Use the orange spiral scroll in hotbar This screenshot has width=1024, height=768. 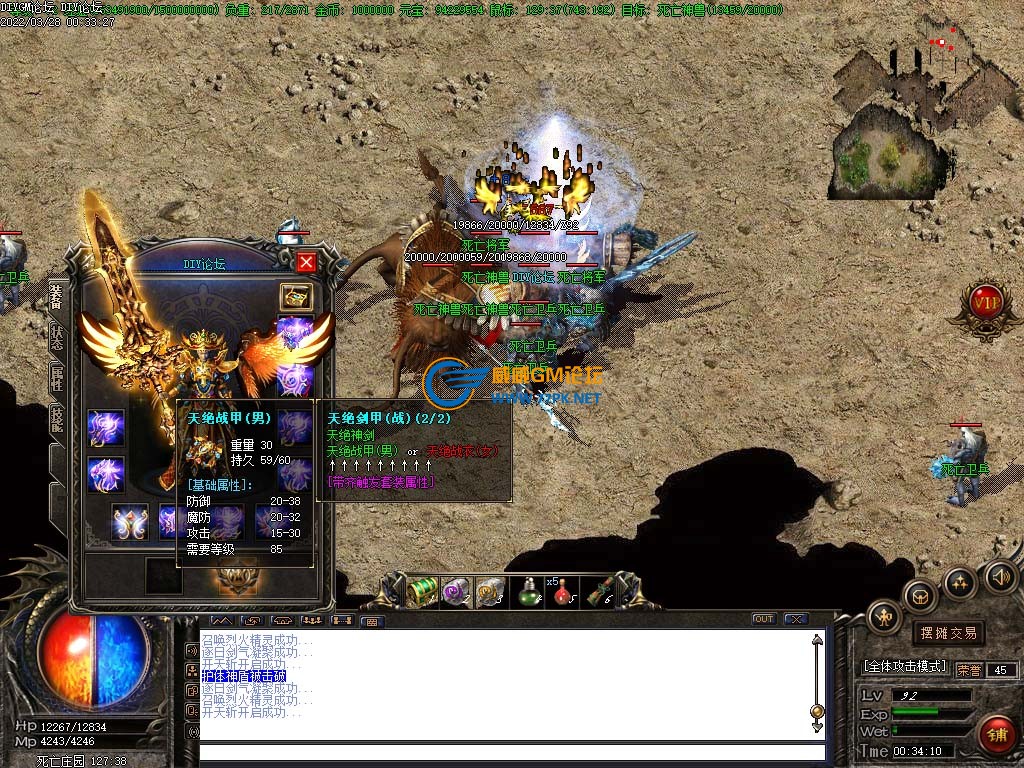(489, 592)
